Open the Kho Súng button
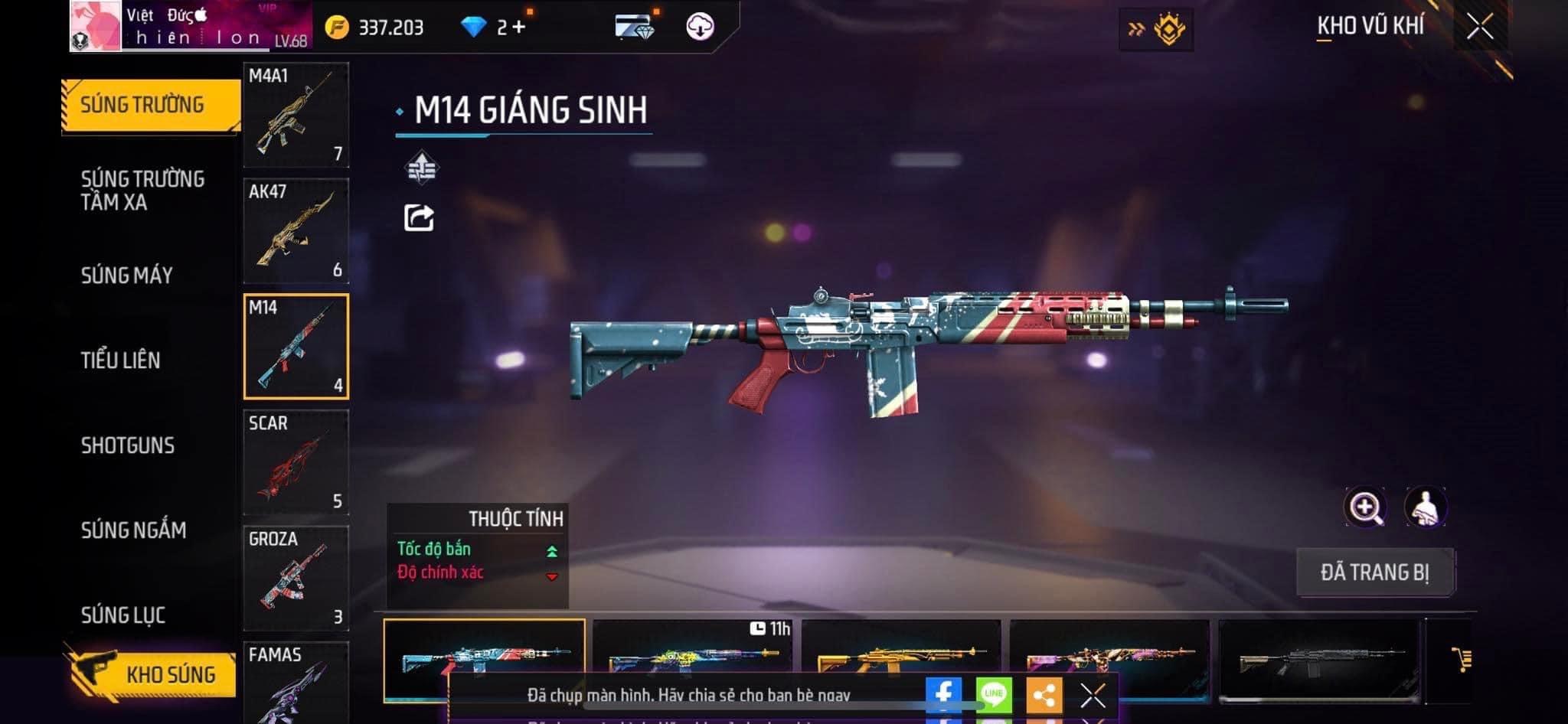 coord(152,674)
